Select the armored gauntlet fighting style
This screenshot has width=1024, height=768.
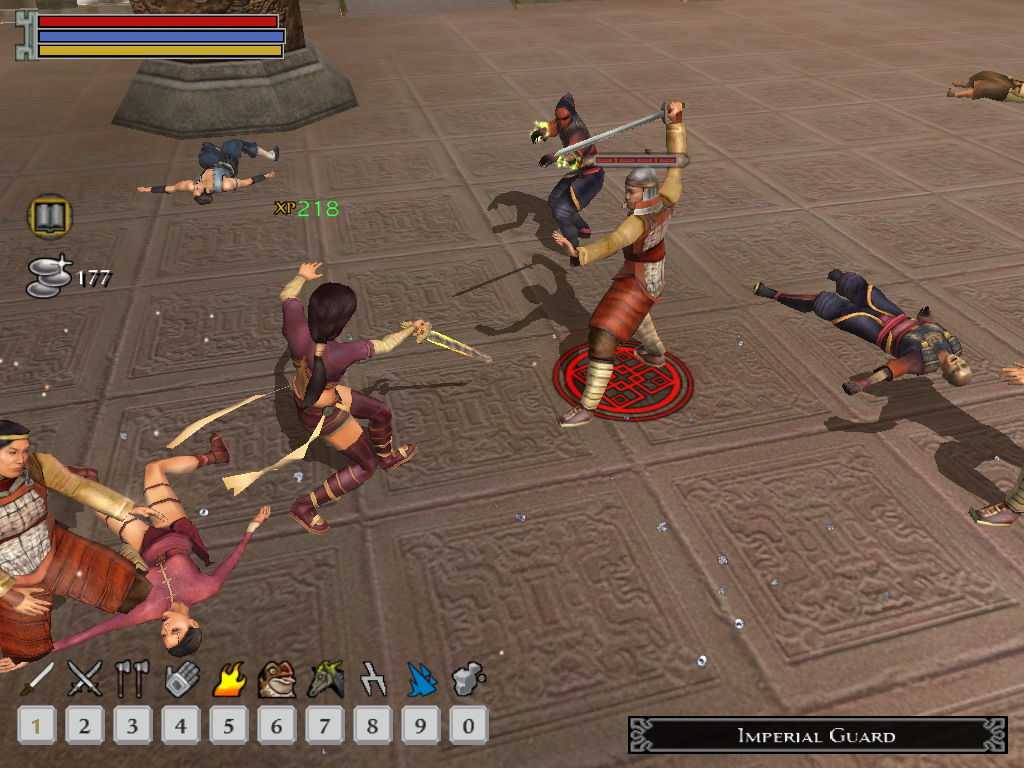tap(181, 679)
